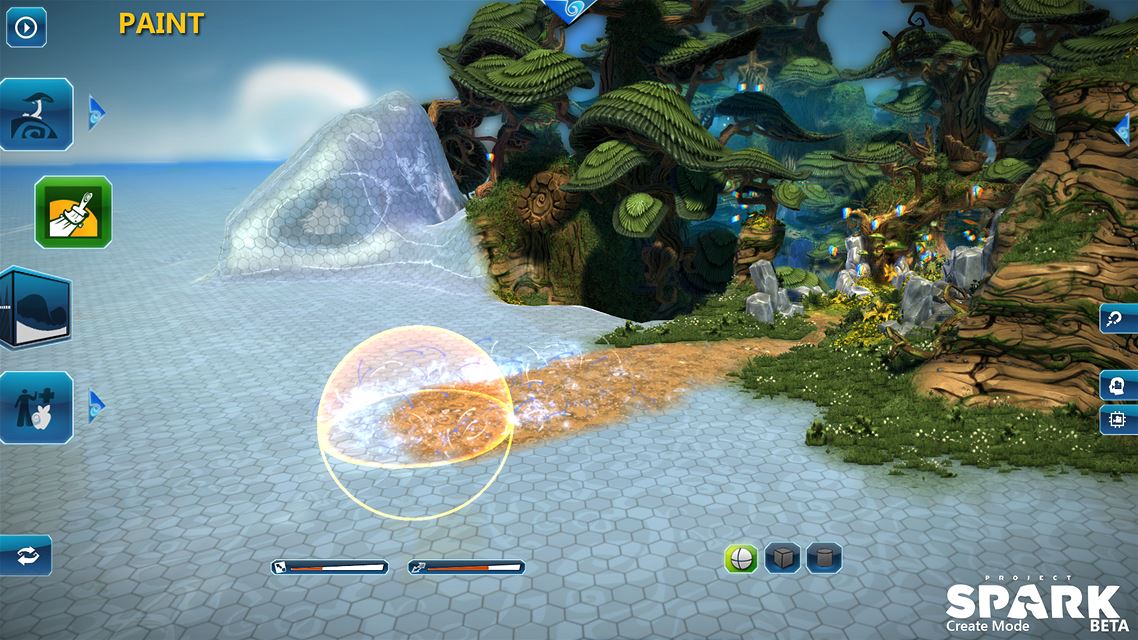Click the swap arrows button
This screenshot has height=640, width=1138.
(25, 555)
